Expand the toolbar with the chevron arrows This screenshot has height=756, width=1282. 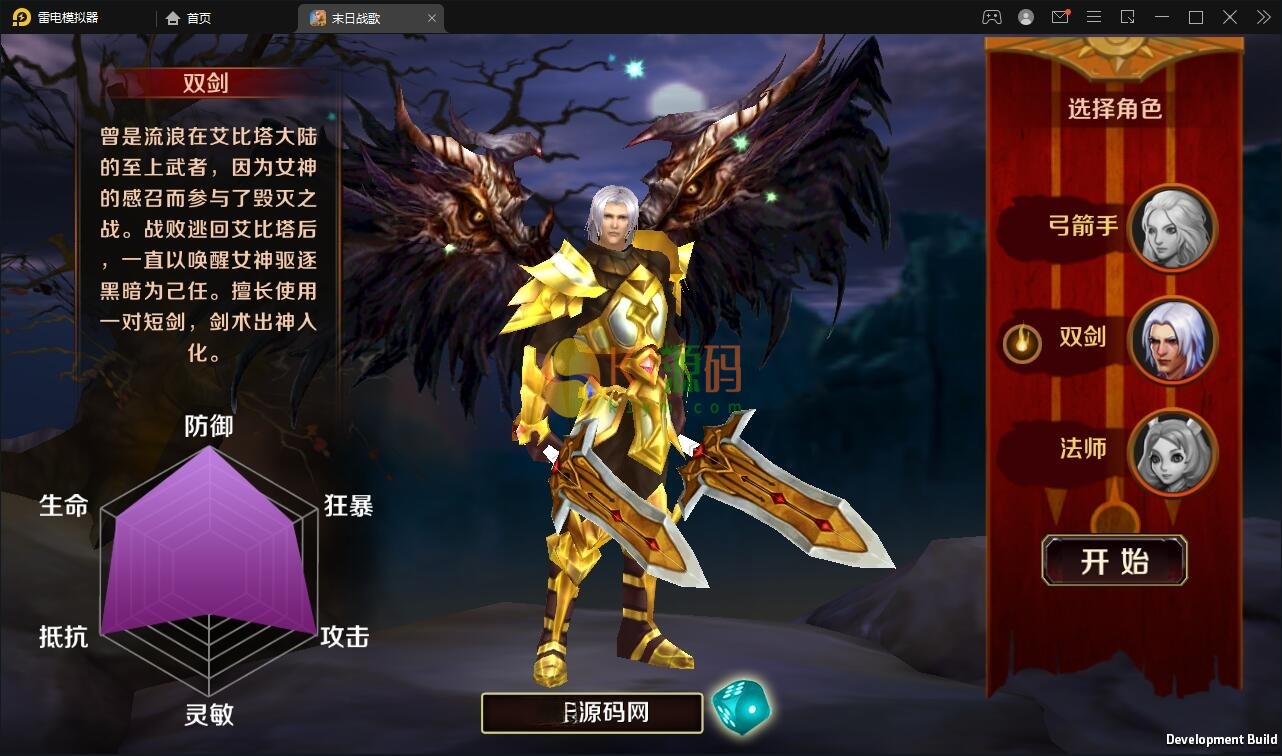(x=1262, y=17)
